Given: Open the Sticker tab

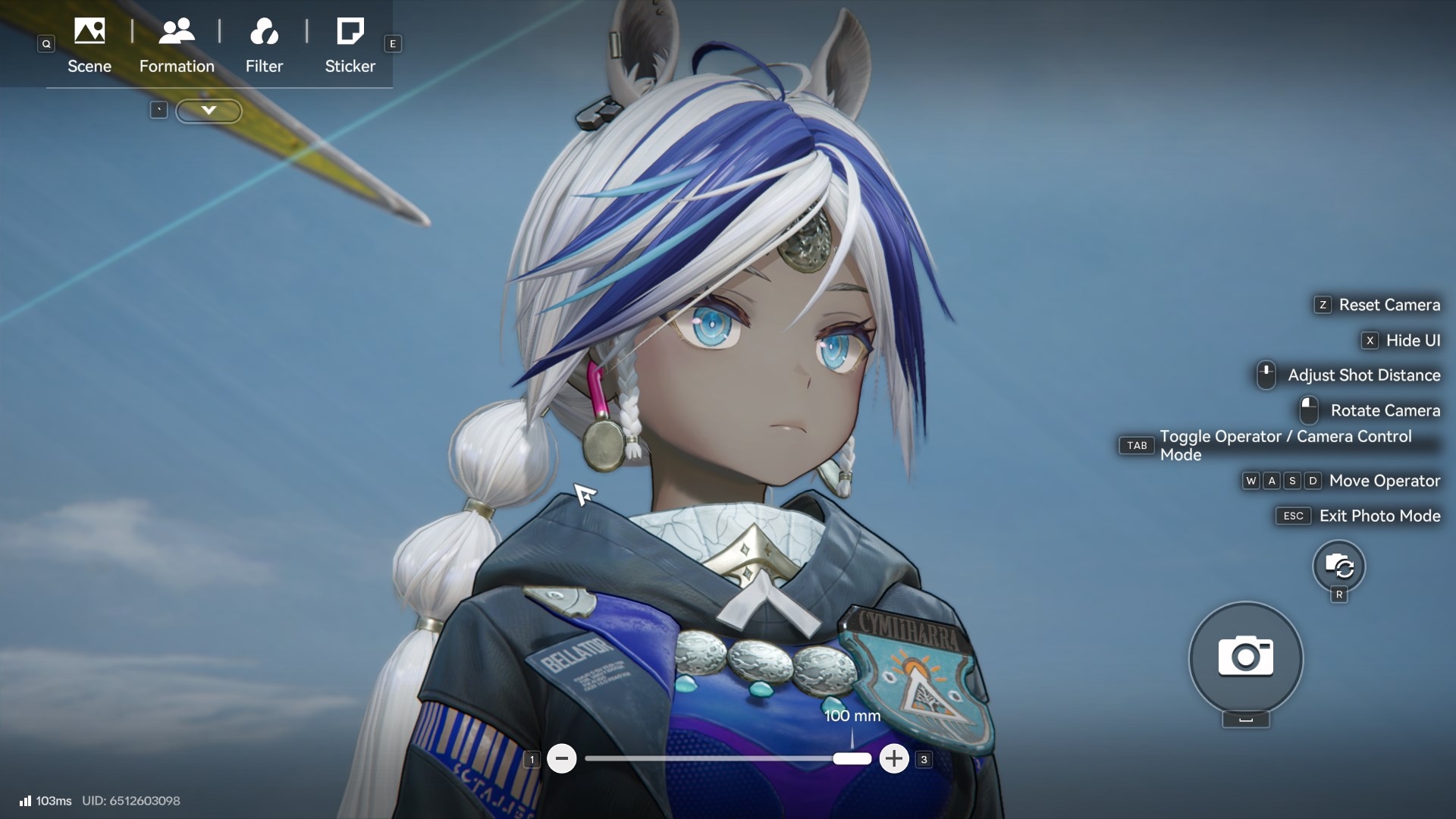Looking at the screenshot, I should coord(350,45).
